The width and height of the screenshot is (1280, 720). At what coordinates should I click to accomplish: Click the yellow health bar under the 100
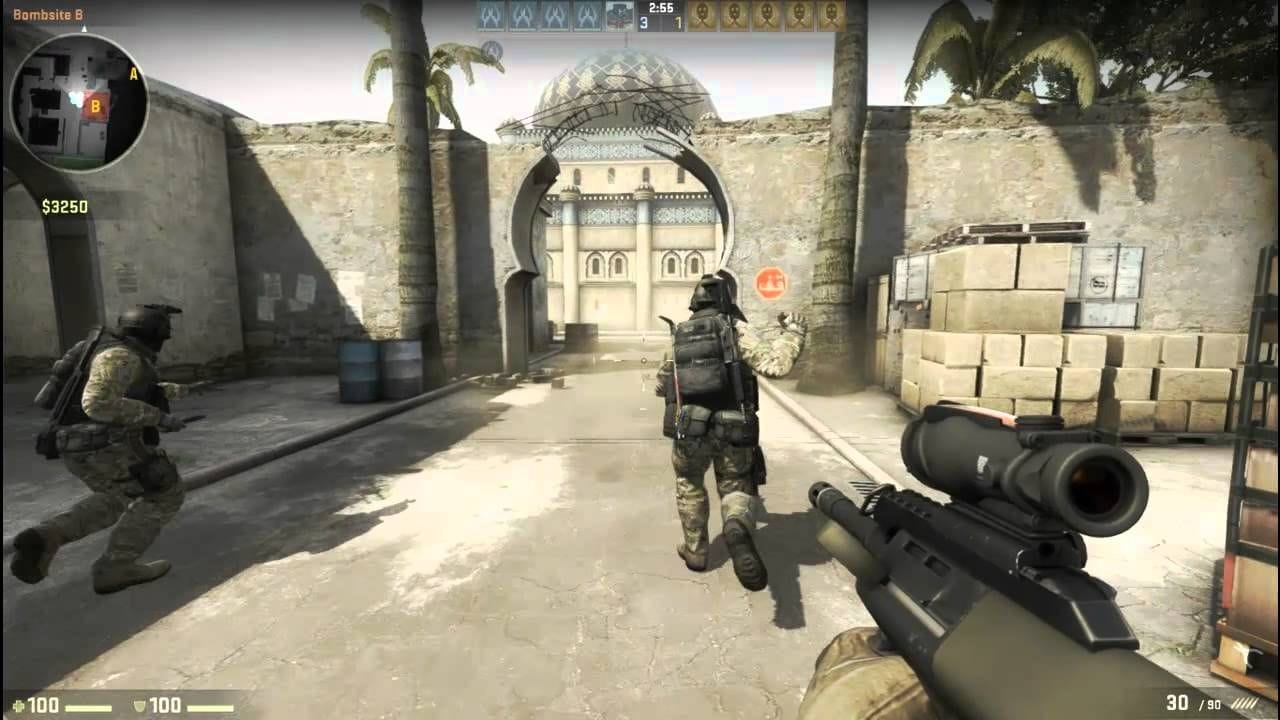[x=90, y=708]
